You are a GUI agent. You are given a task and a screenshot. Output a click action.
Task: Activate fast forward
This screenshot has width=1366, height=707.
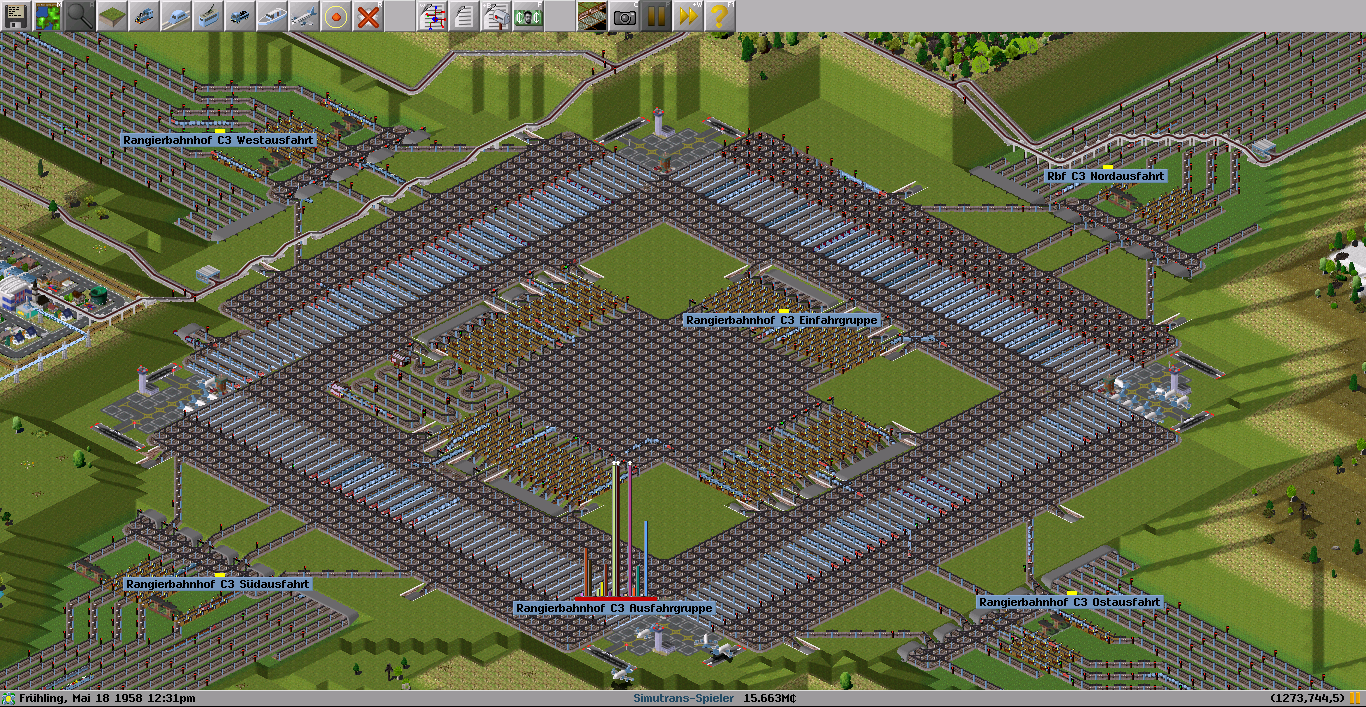coord(688,16)
